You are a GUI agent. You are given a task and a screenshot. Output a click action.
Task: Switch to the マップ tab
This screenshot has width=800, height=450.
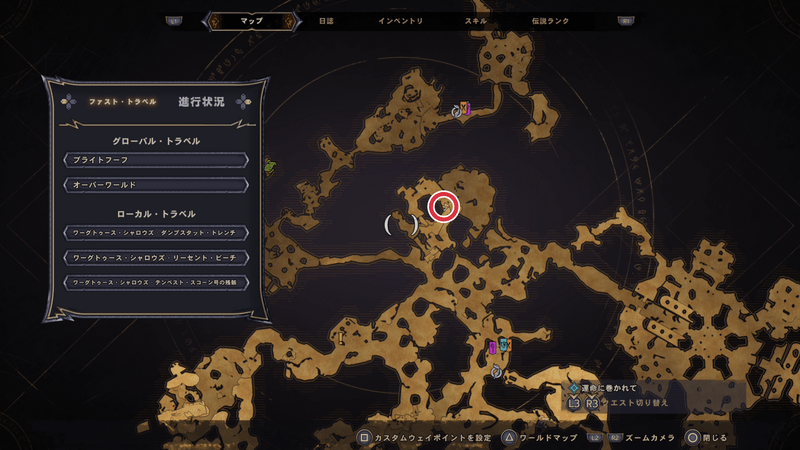tap(251, 20)
